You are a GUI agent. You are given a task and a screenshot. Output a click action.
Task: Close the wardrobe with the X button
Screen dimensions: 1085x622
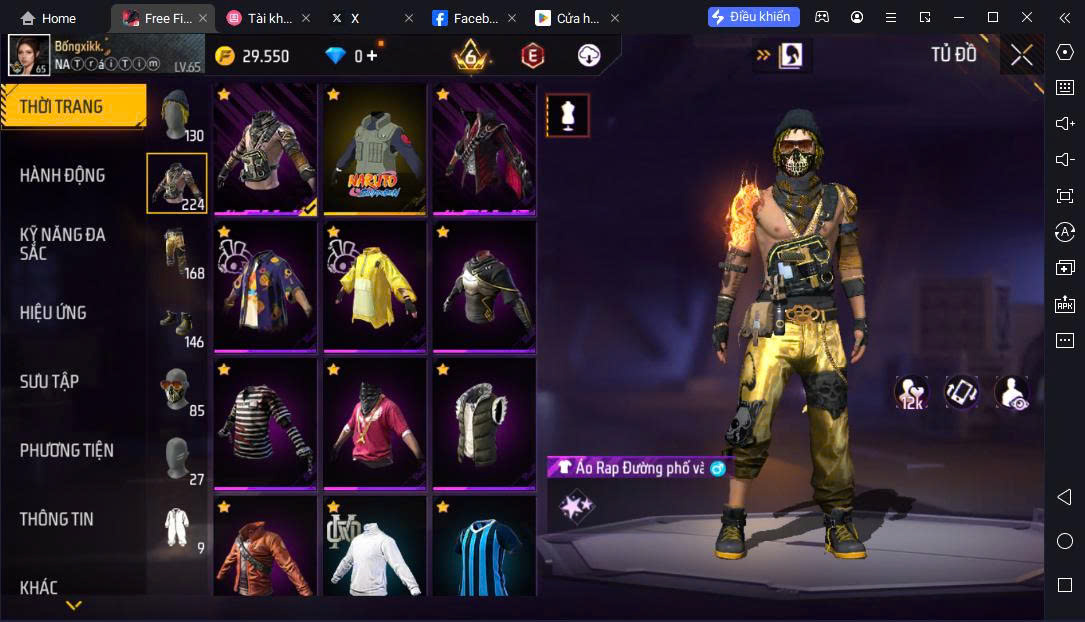point(1021,55)
